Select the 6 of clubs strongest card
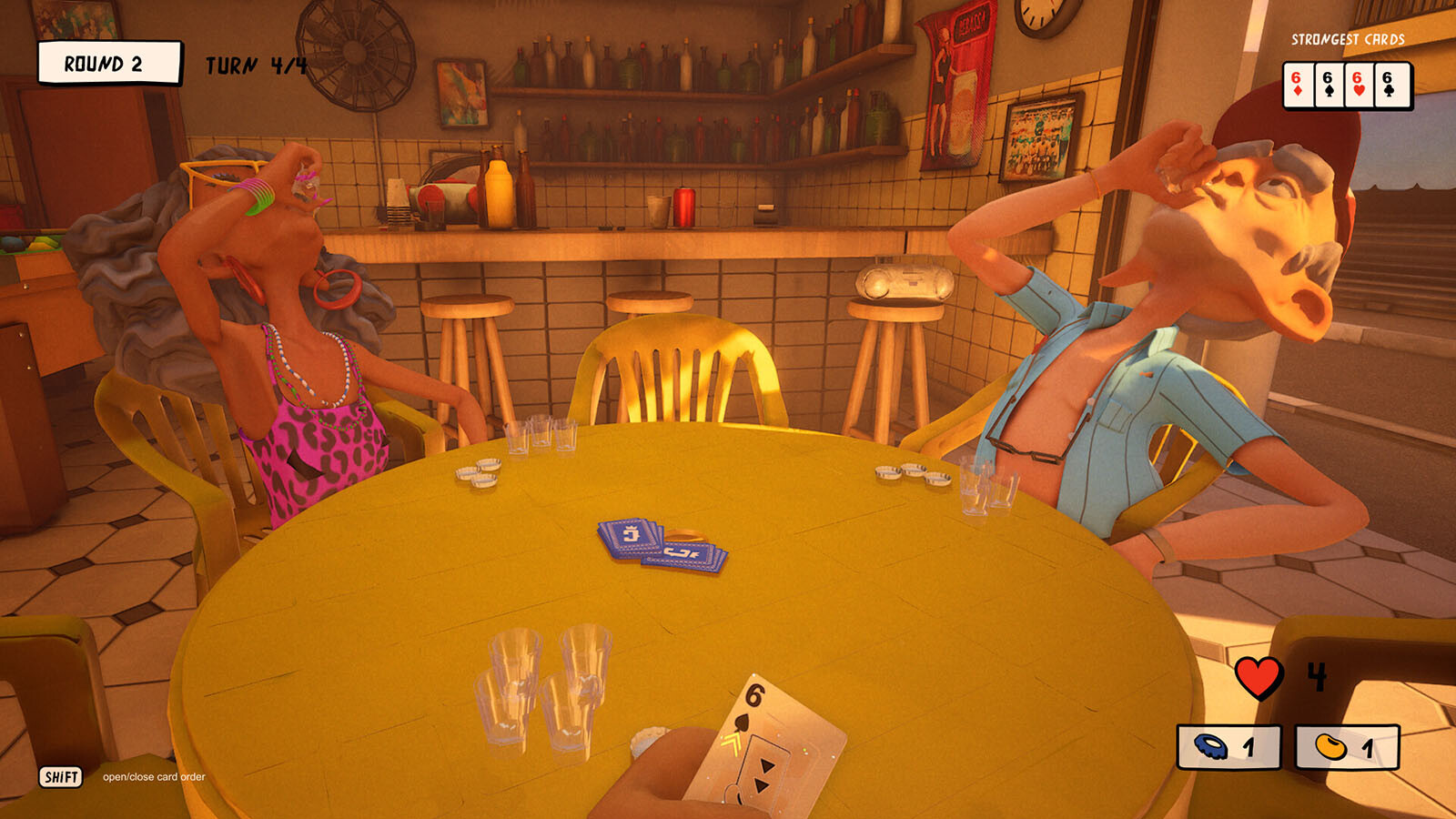Viewport: 1456px width, 819px height. 1390,86
